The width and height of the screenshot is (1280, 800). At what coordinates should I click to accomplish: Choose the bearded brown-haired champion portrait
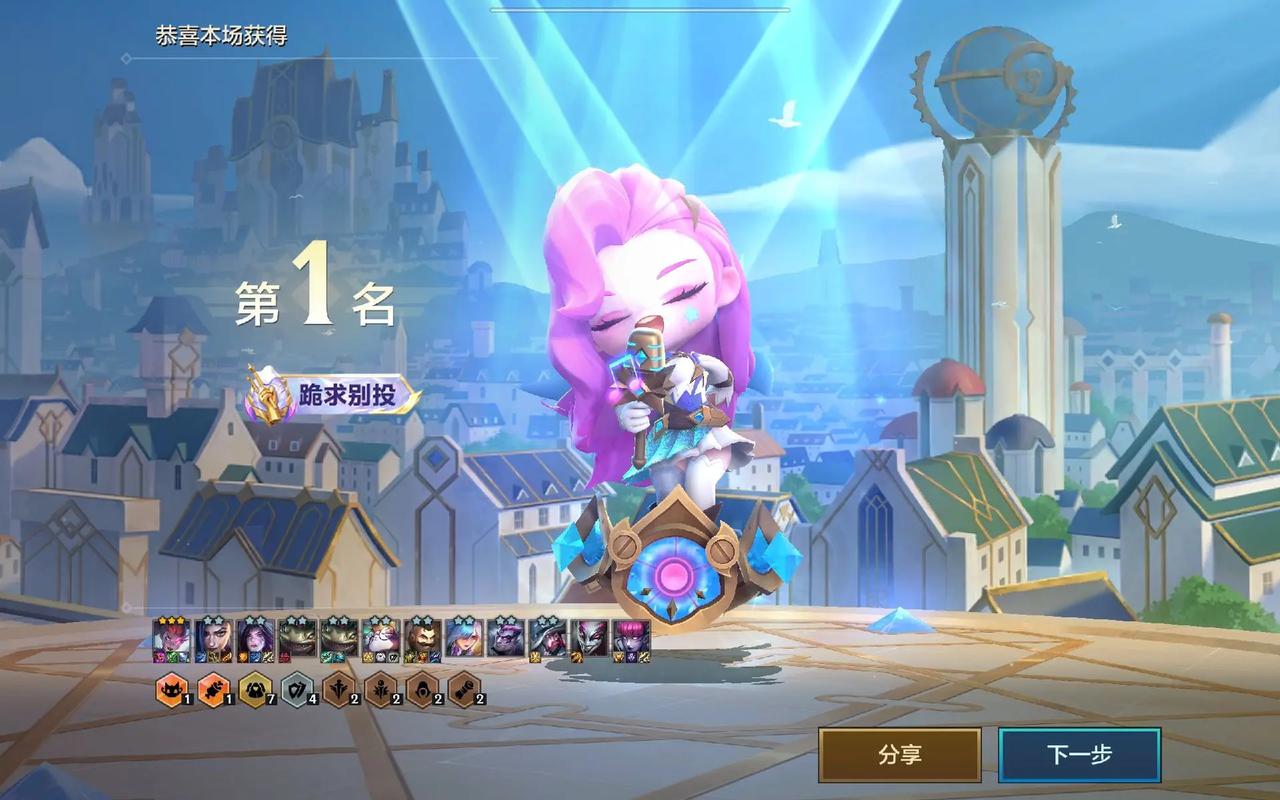[x=422, y=638]
